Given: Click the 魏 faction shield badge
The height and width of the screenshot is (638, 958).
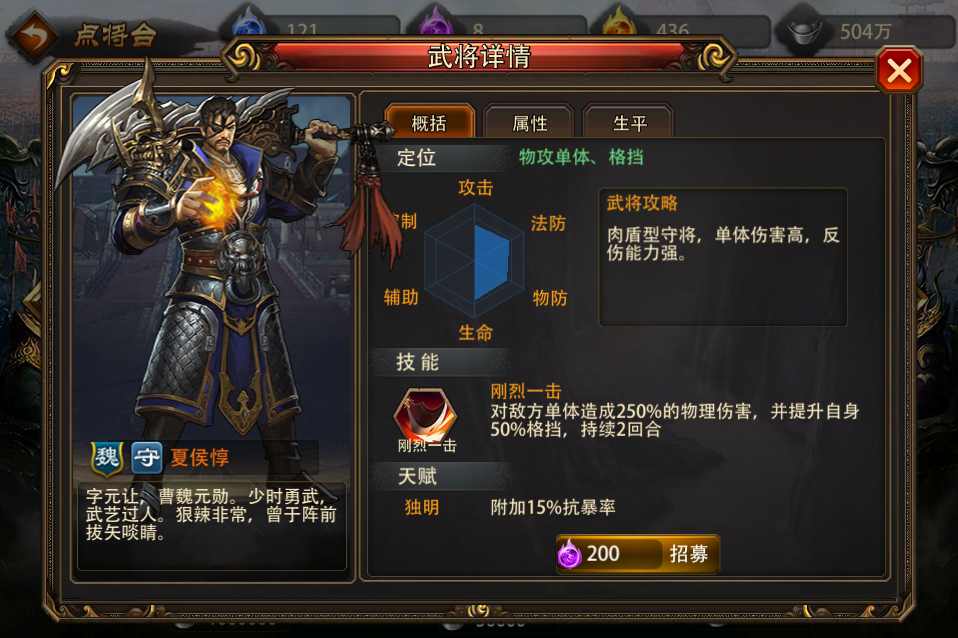Looking at the screenshot, I should coord(107,458).
